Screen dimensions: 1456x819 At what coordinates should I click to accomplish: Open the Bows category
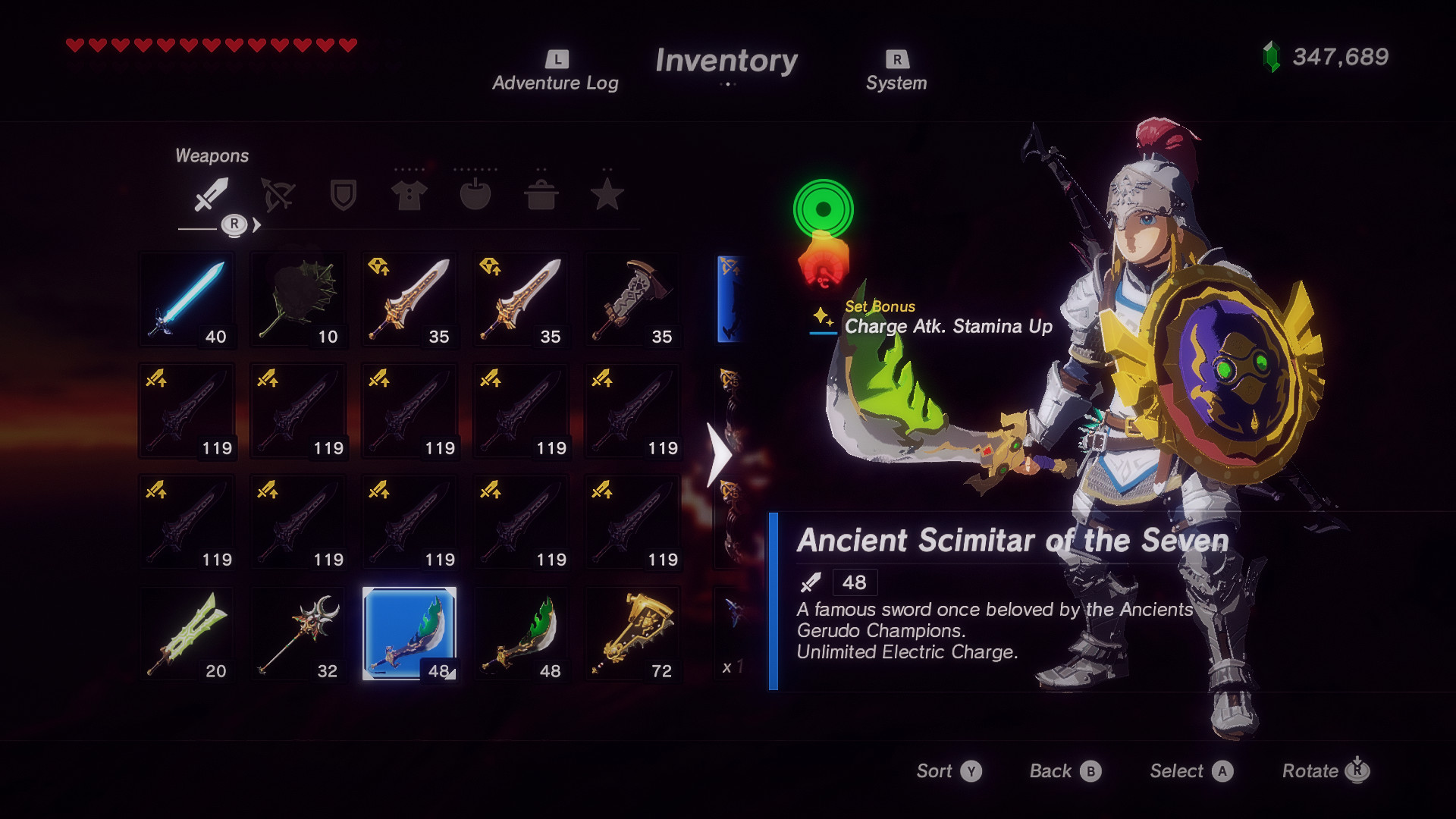[x=278, y=196]
